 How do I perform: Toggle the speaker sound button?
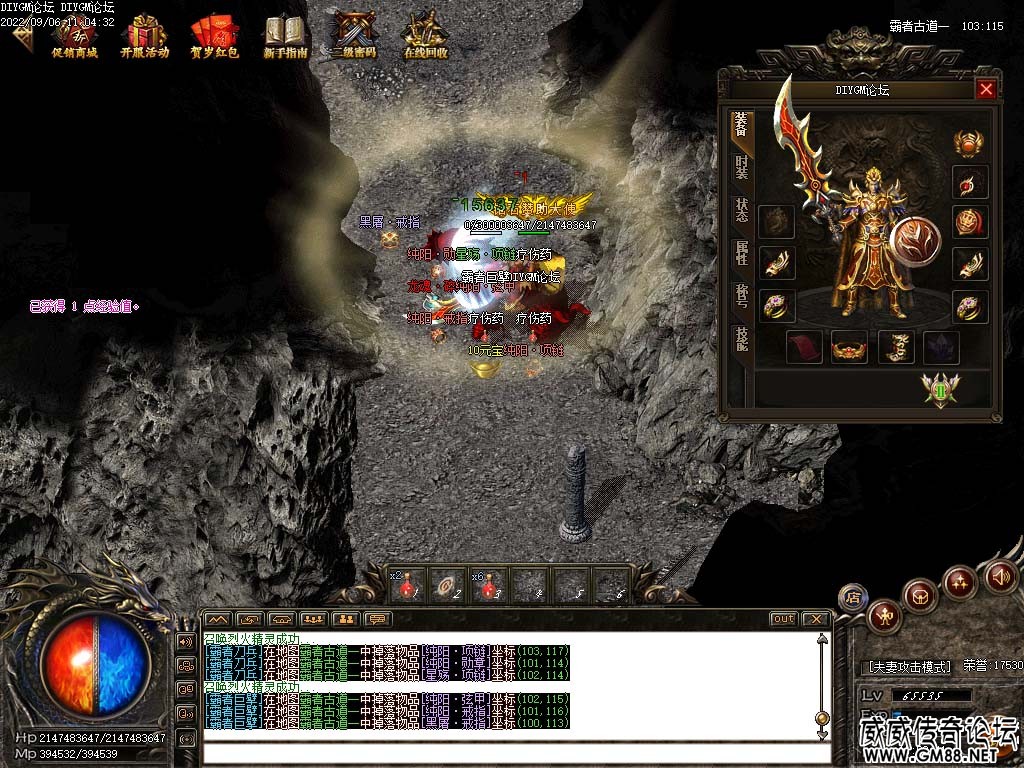tap(1001, 576)
